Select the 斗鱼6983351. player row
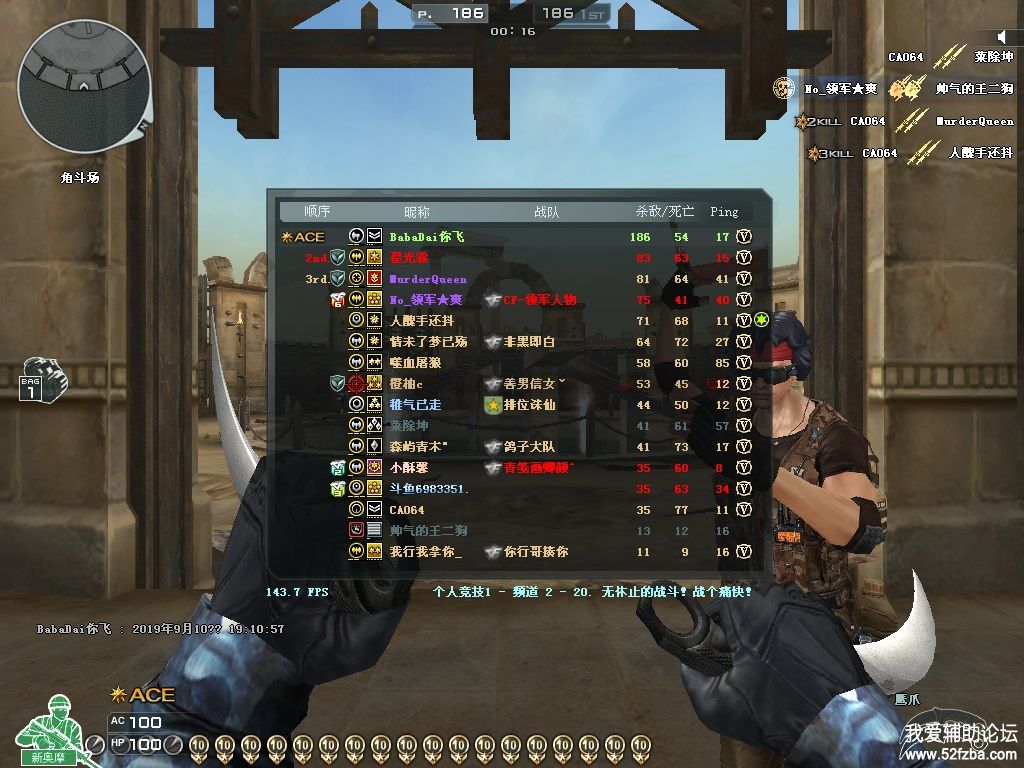The image size is (1024, 768). (429, 489)
